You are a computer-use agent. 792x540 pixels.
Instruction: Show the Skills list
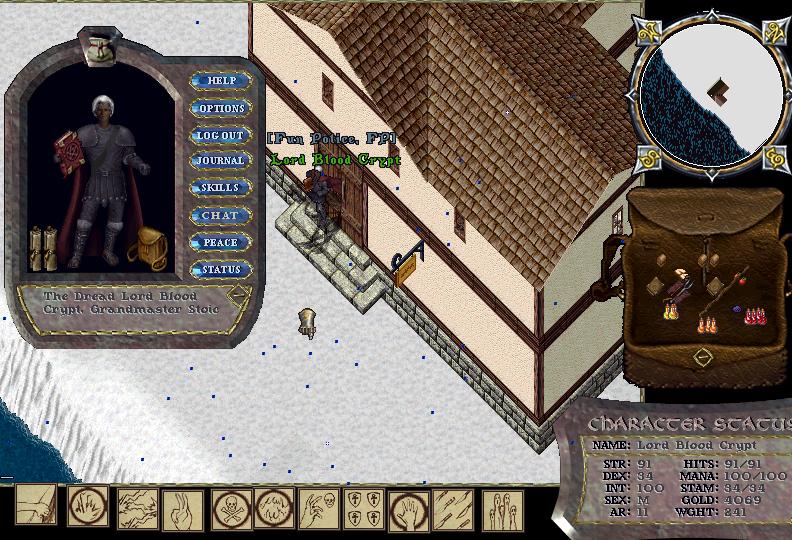(x=220, y=188)
